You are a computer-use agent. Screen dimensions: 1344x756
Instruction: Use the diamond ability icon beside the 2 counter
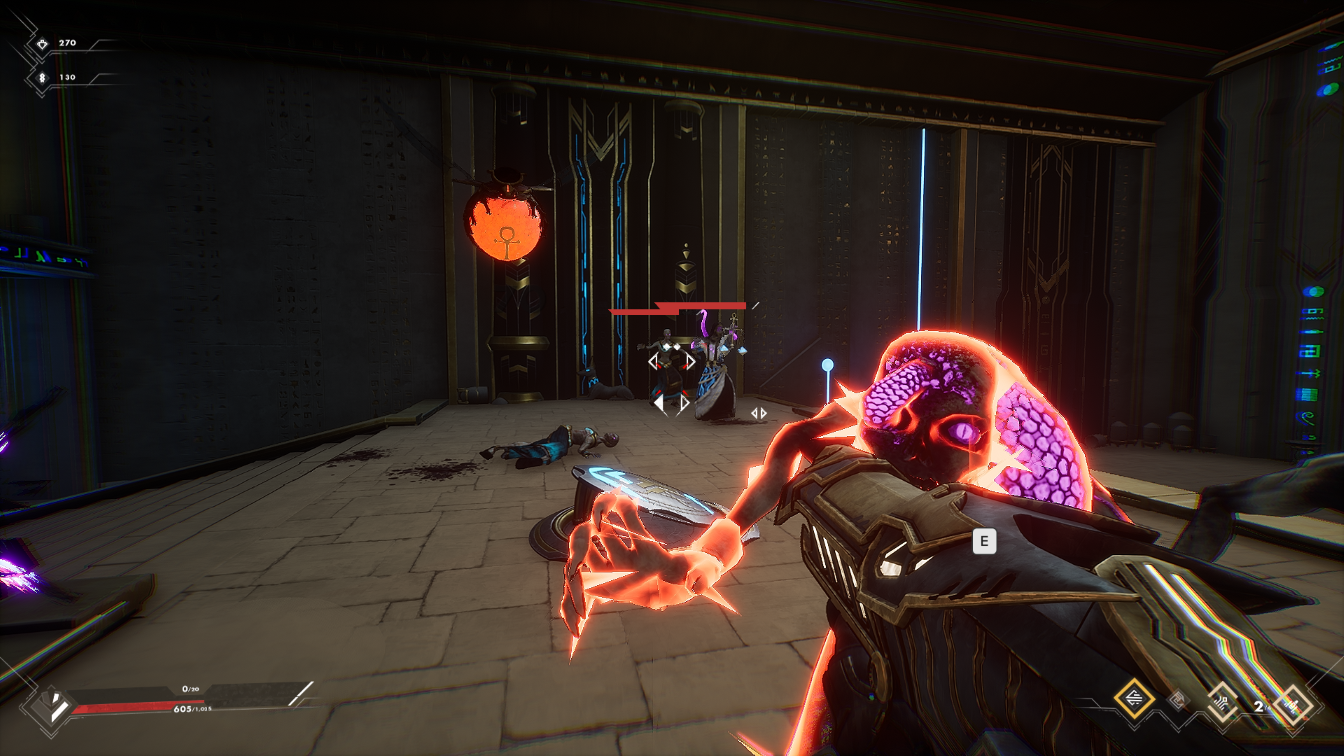coord(1295,704)
